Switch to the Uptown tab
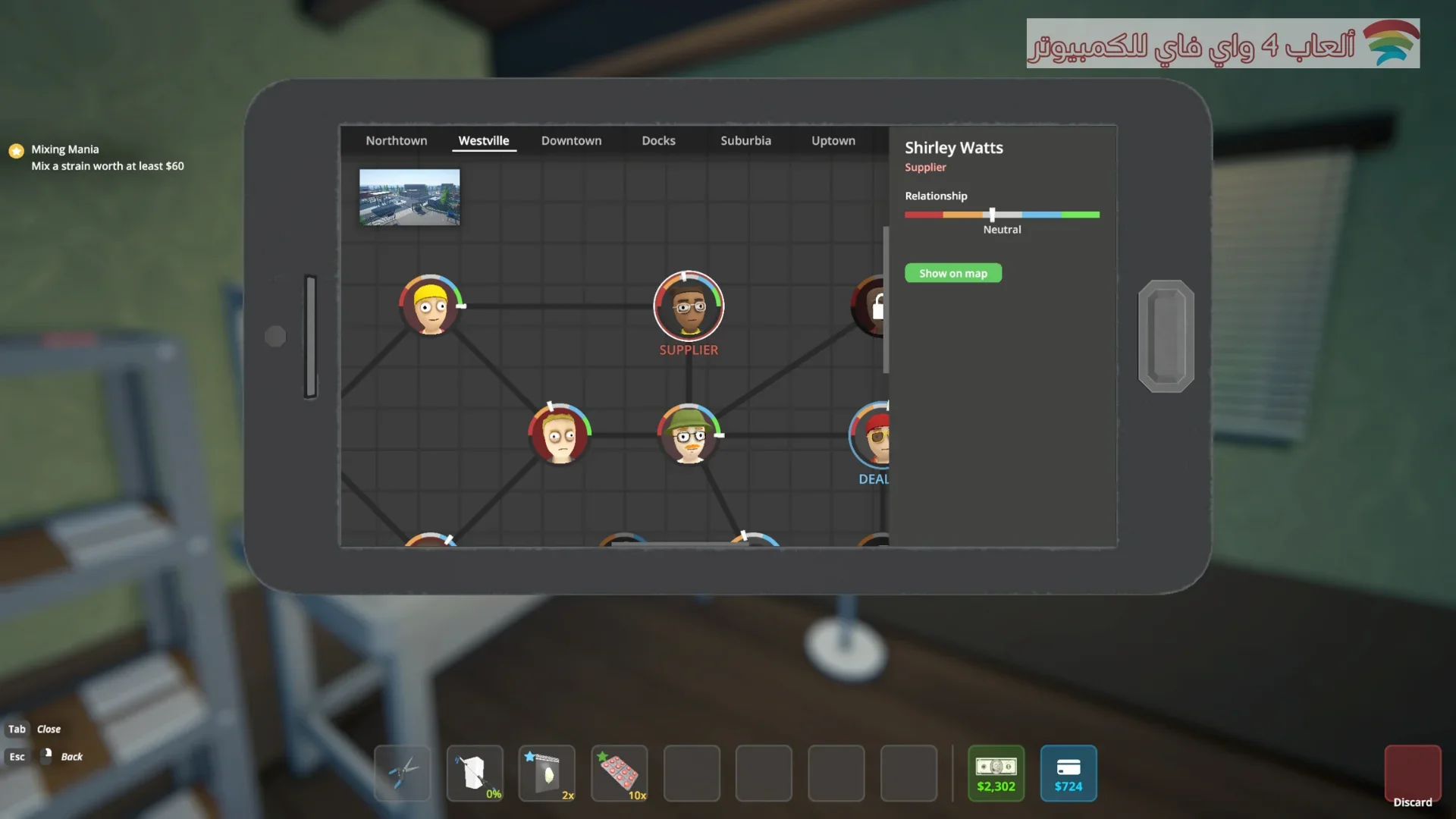Image resolution: width=1456 pixels, height=819 pixels. (833, 141)
